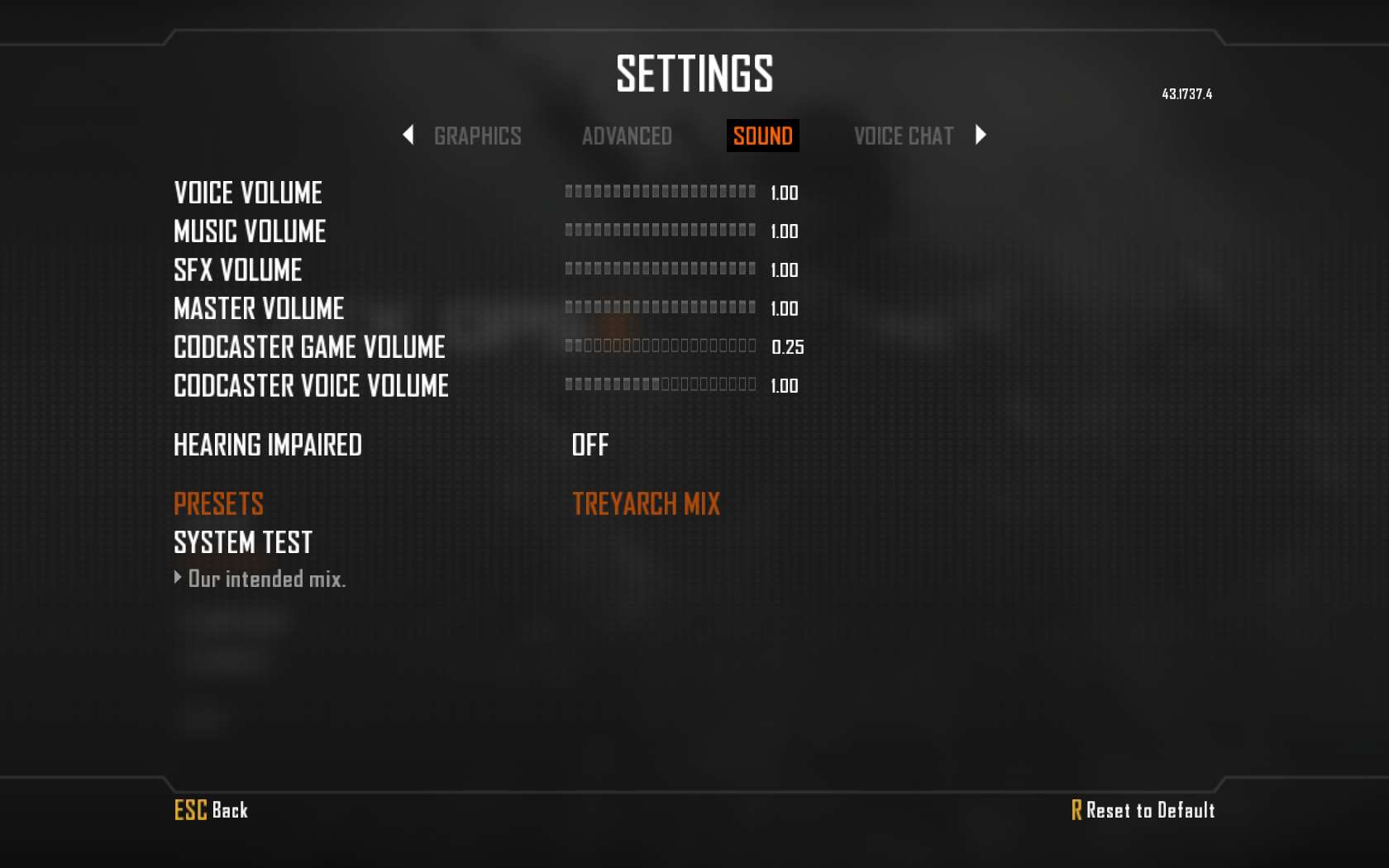The height and width of the screenshot is (868, 1389).
Task: Change the SFX Volume slider
Action: tap(660, 269)
